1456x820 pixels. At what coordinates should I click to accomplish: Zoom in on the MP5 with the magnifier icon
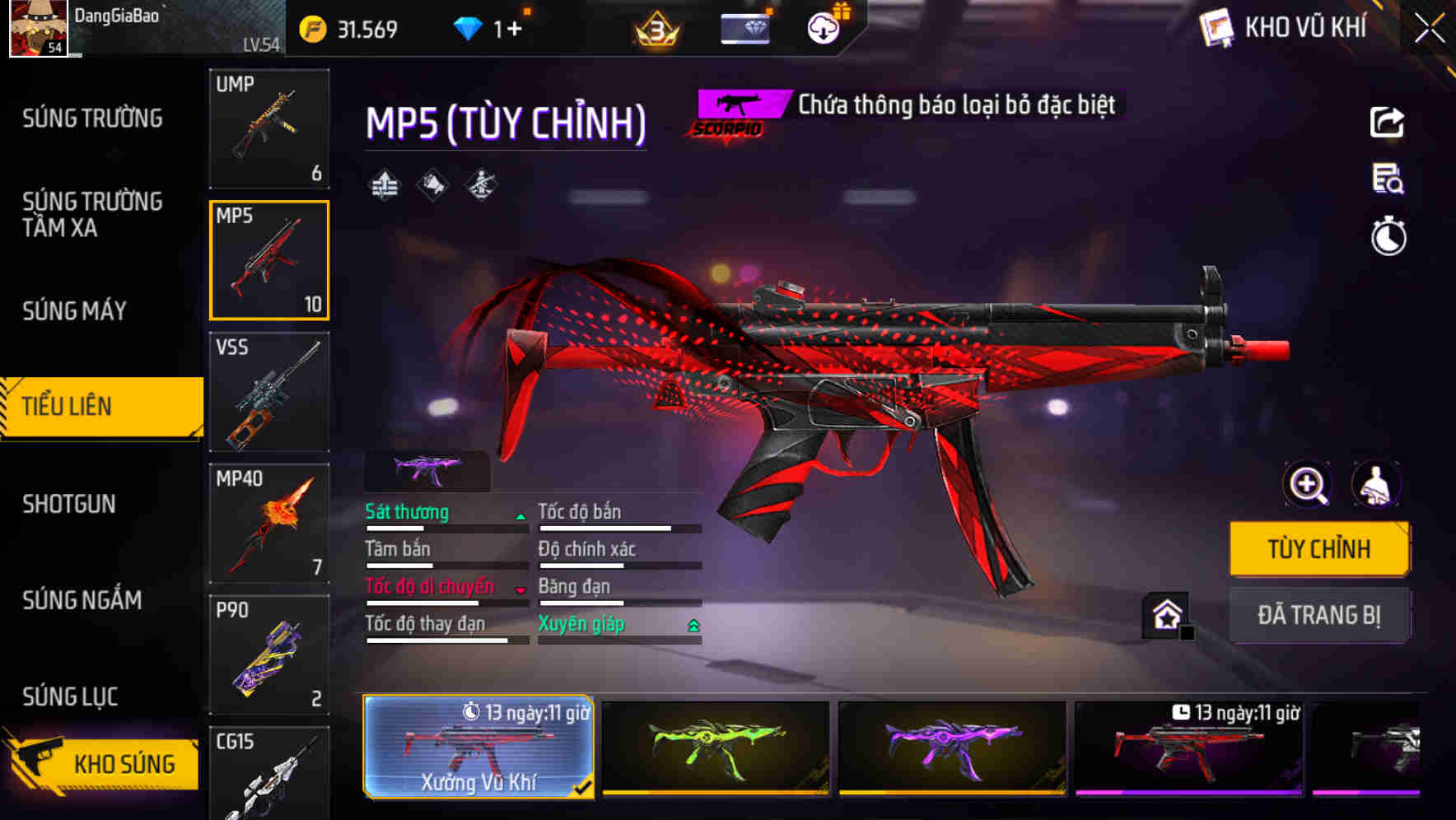pyautogui.click(x=1306, y=484)
